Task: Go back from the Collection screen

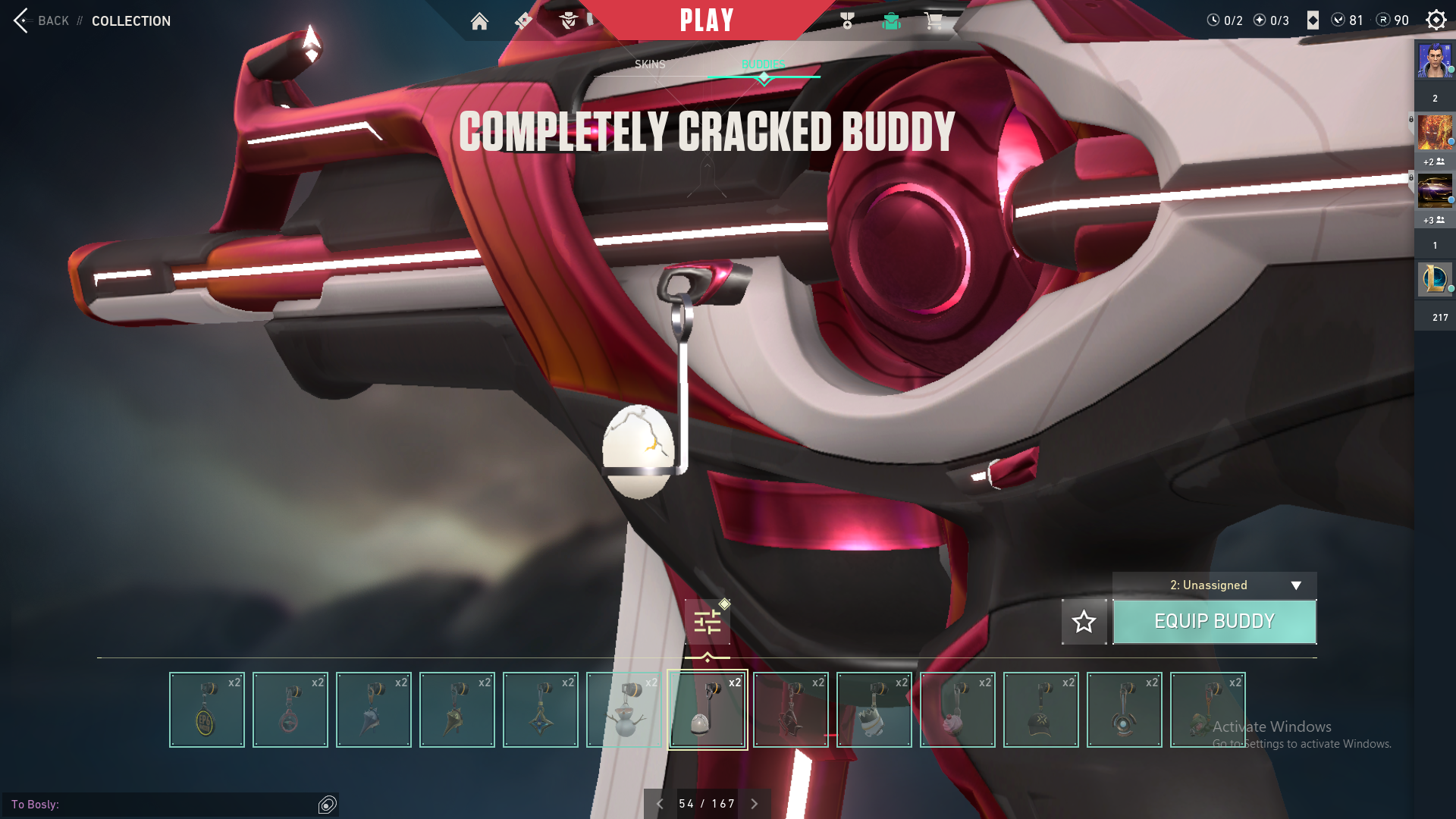Action: point(42,20)
